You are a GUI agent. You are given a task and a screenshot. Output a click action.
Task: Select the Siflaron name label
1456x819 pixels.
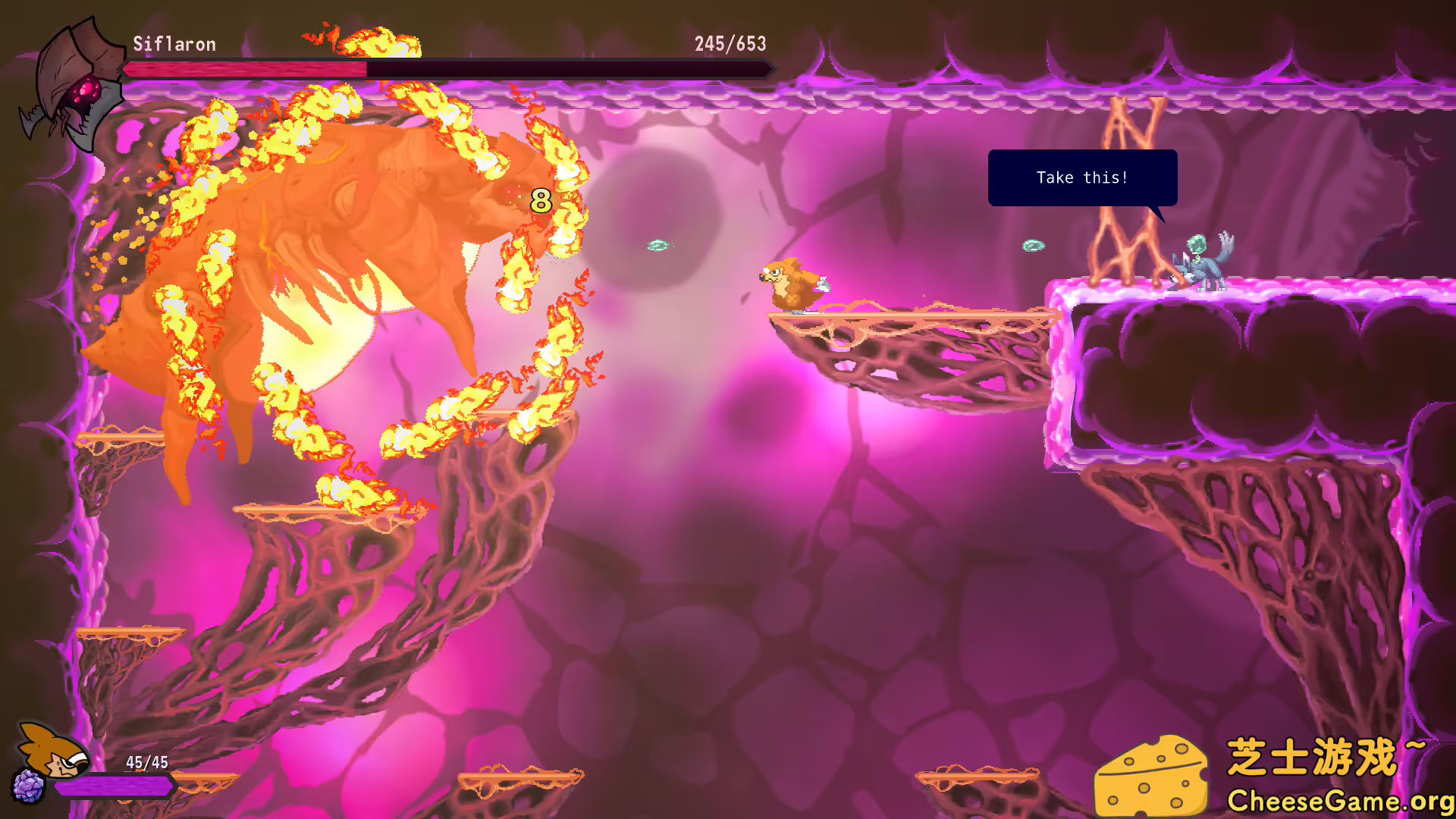[x=174, y=44]
